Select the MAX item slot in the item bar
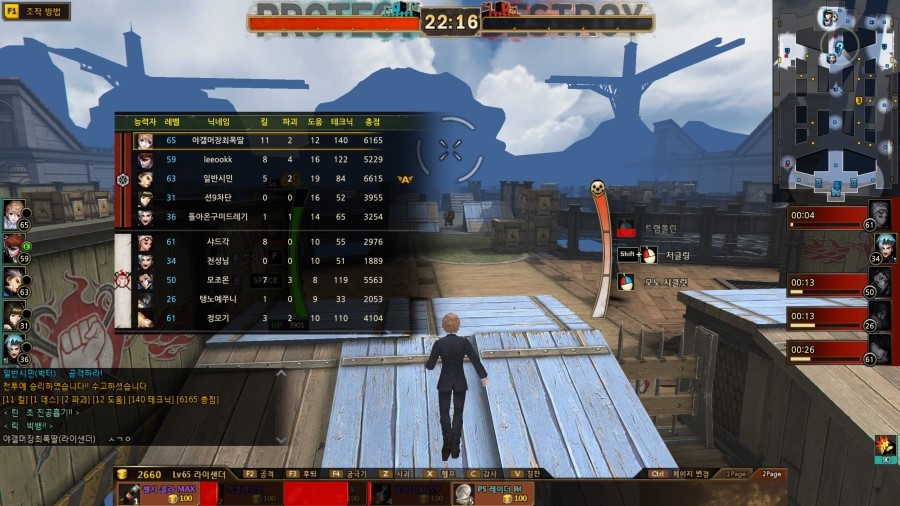This screenshot has height=506, width=900. click(x=157, y=492)
